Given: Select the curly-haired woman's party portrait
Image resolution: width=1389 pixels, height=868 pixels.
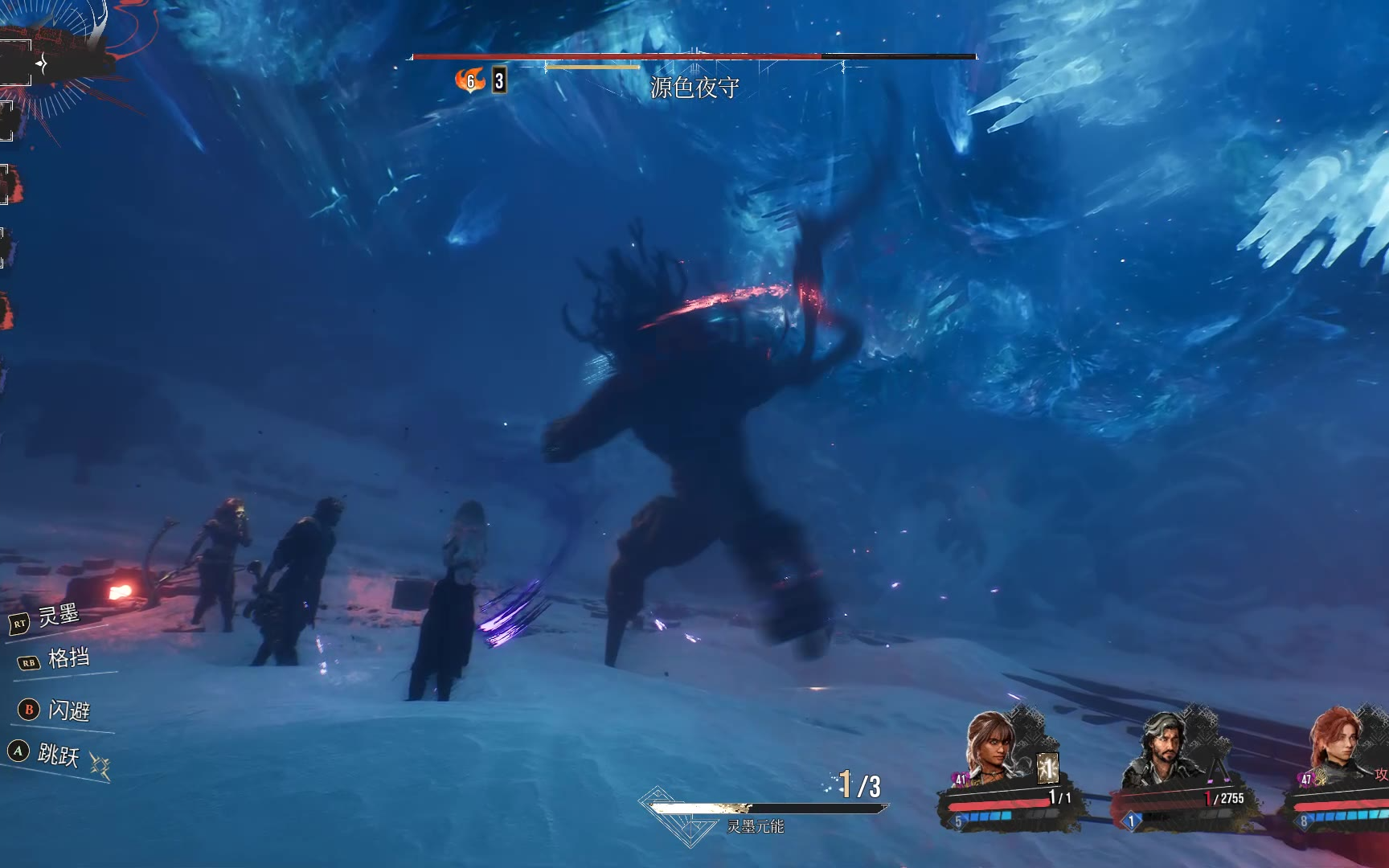Looking at the screenshot, I should [x=994, y=747].
